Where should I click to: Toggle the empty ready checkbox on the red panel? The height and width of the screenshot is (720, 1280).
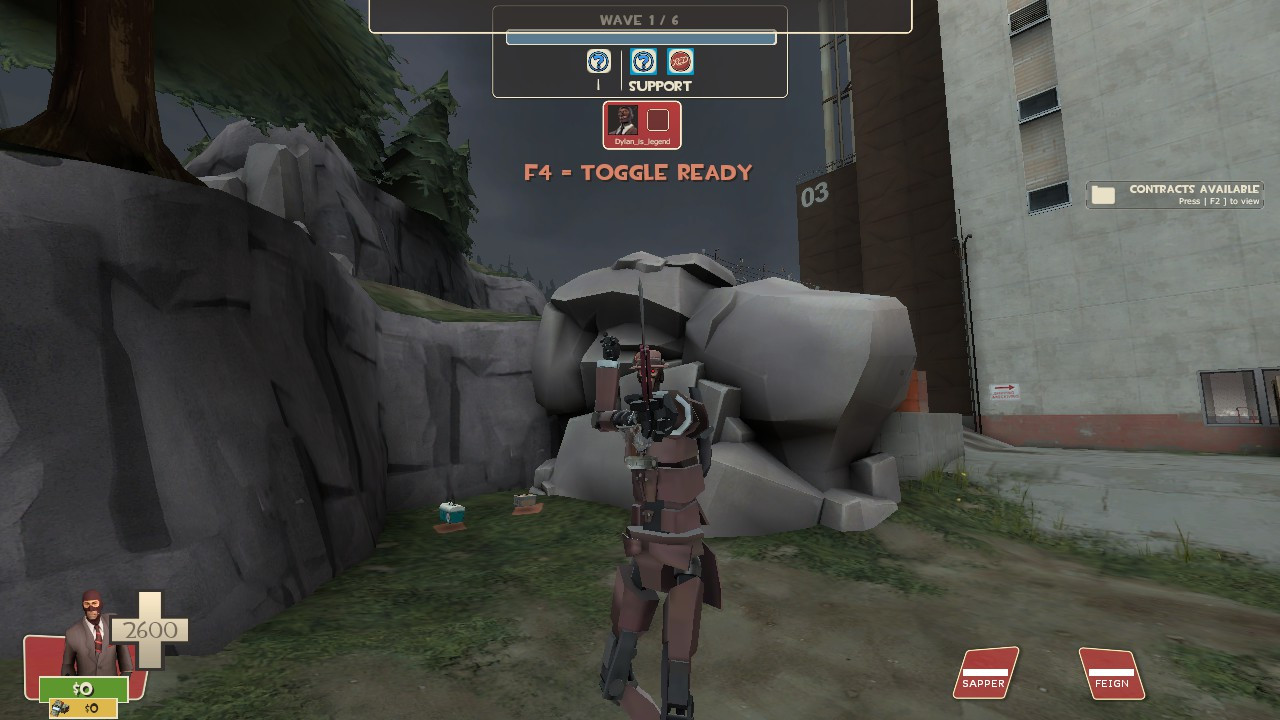point(657,120)
